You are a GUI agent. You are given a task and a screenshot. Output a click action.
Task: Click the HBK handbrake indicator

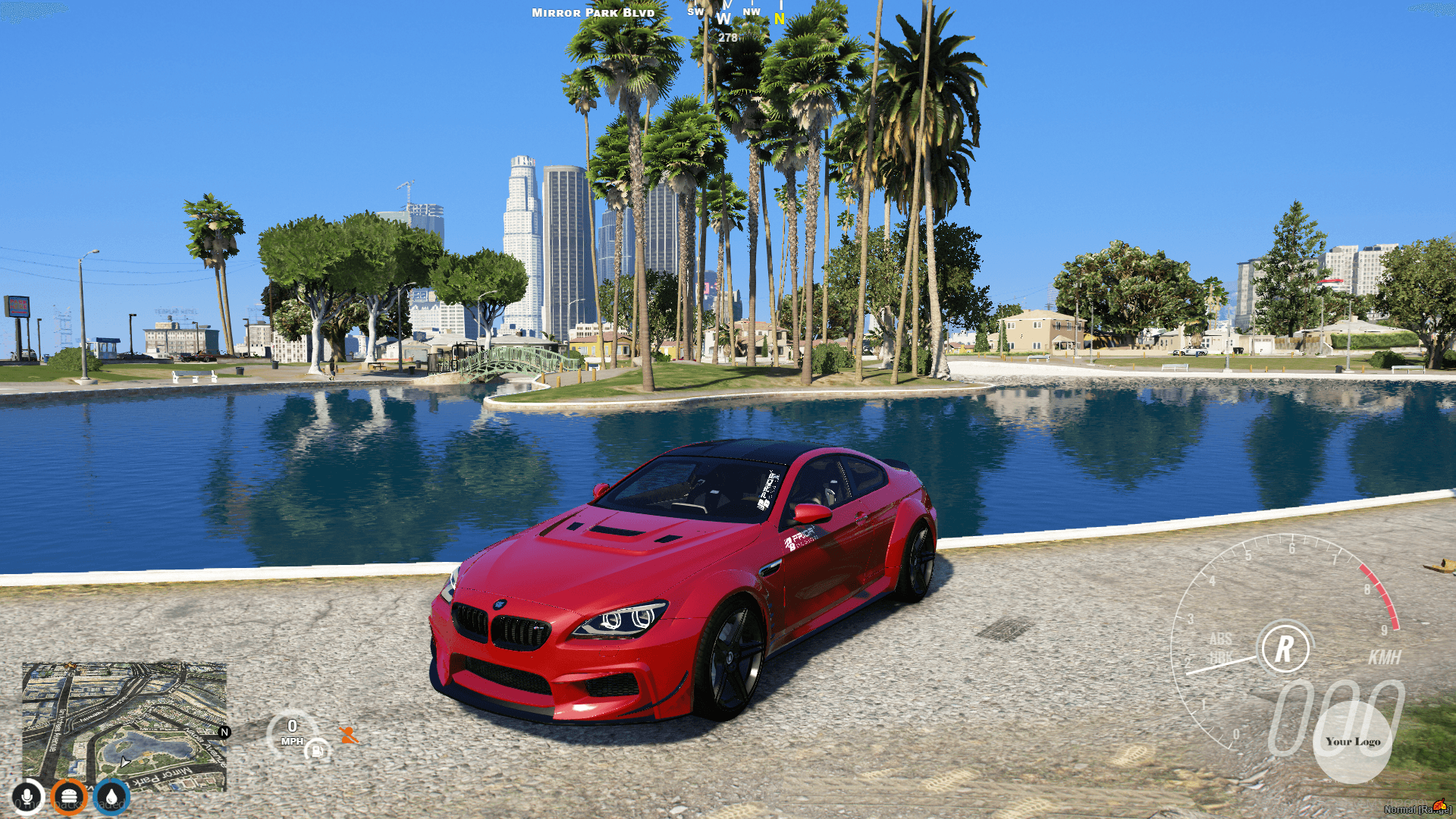tap(1221, 657)
